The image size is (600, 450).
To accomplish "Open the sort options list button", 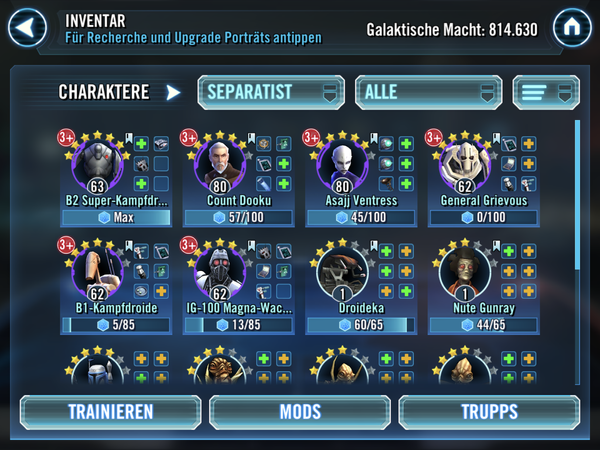I will click(546, 92).
